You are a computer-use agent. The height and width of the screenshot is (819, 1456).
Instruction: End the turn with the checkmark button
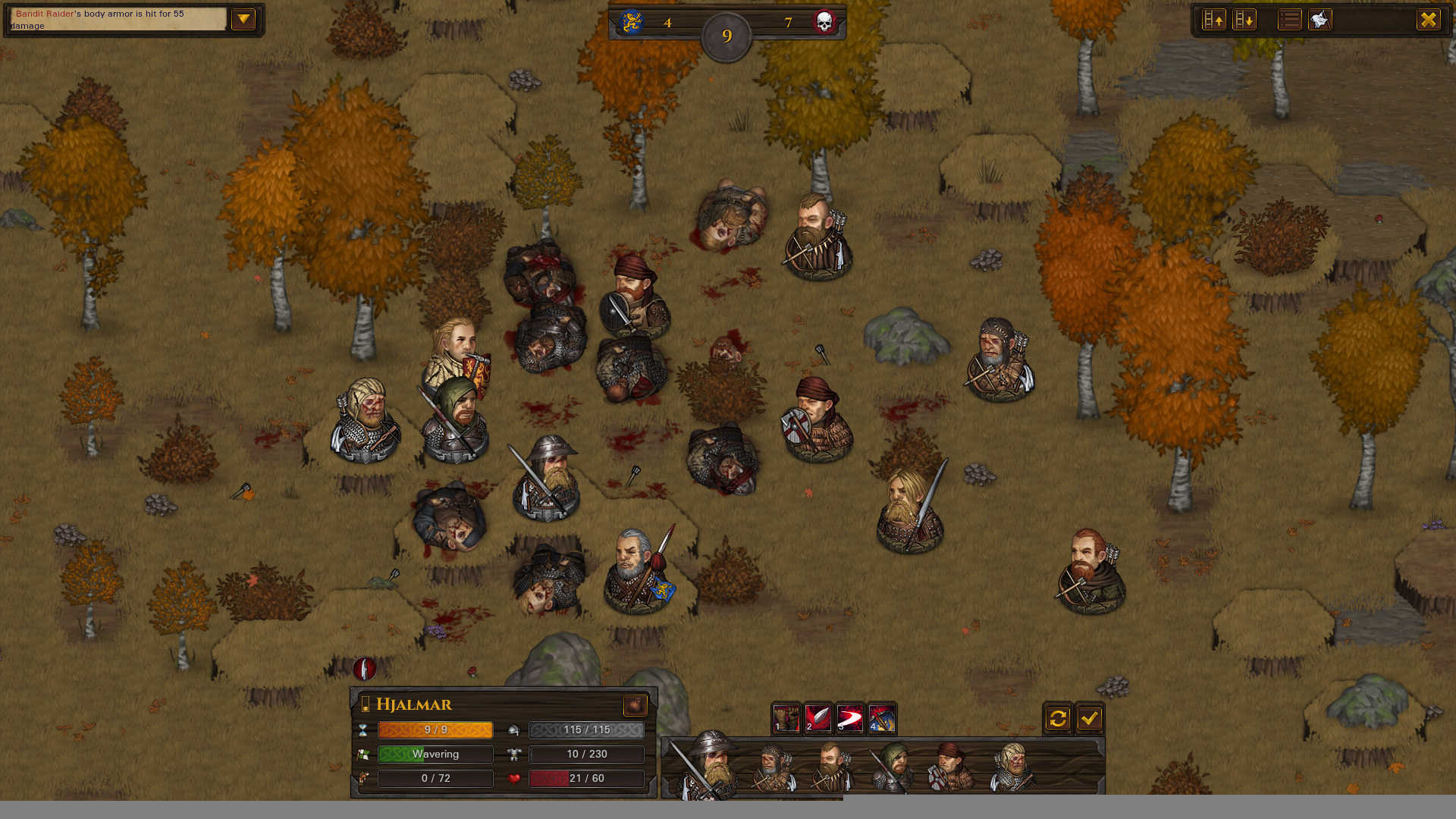click(1090, 717)
